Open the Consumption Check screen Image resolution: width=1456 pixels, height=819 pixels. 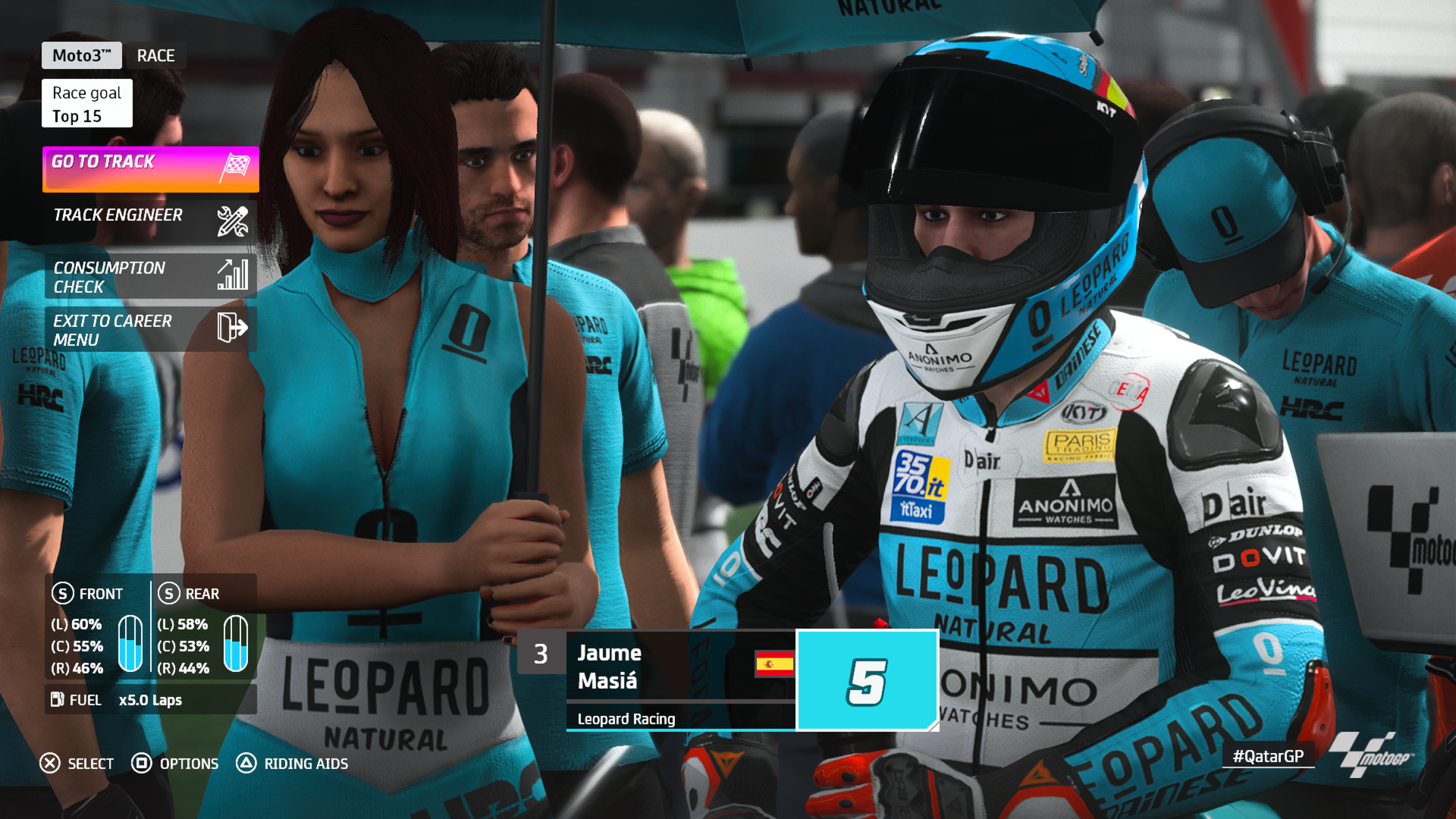pyautogui.click(x=150, y=276)
